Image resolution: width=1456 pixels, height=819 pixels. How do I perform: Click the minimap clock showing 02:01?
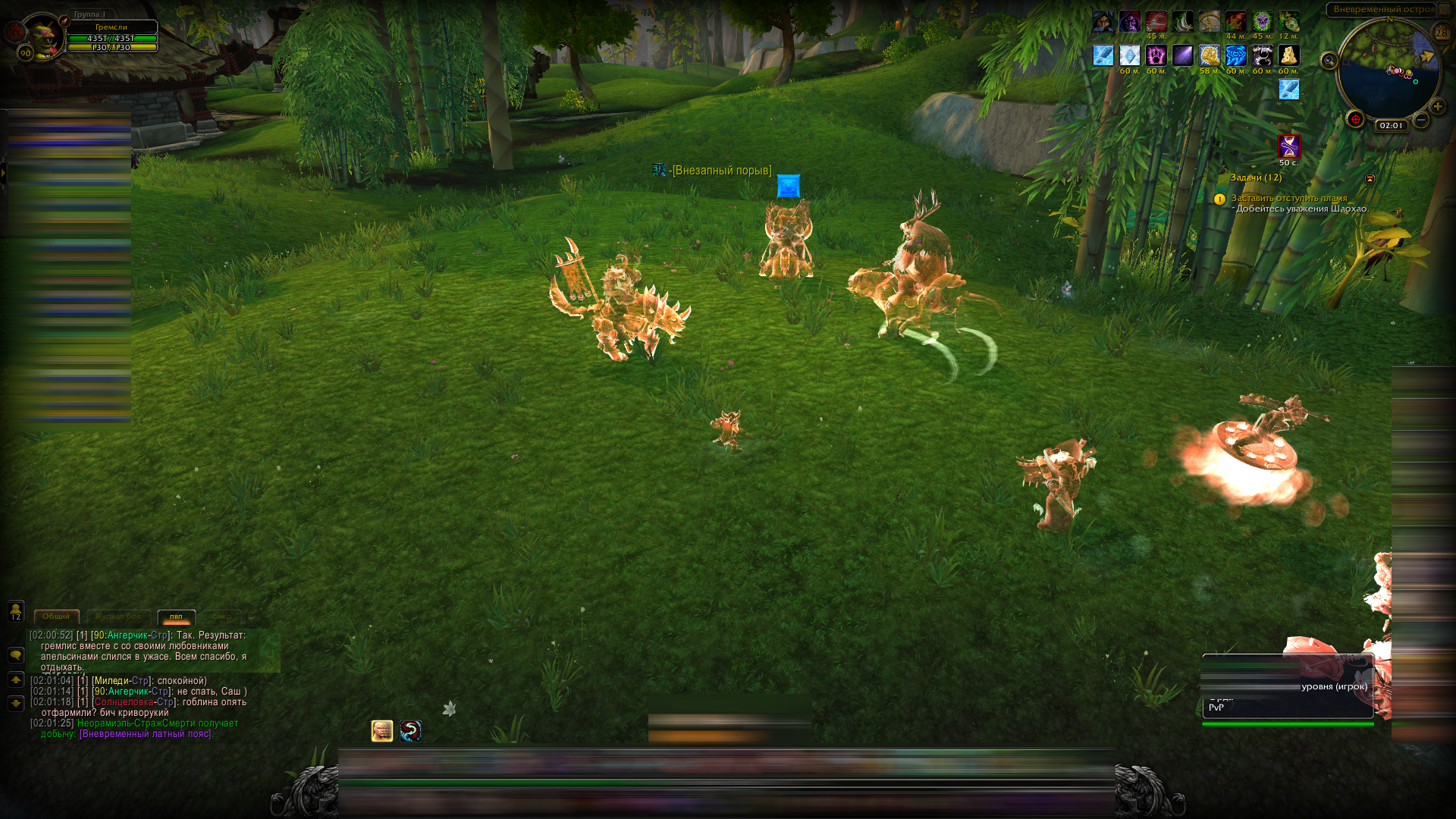(1391, 126)
